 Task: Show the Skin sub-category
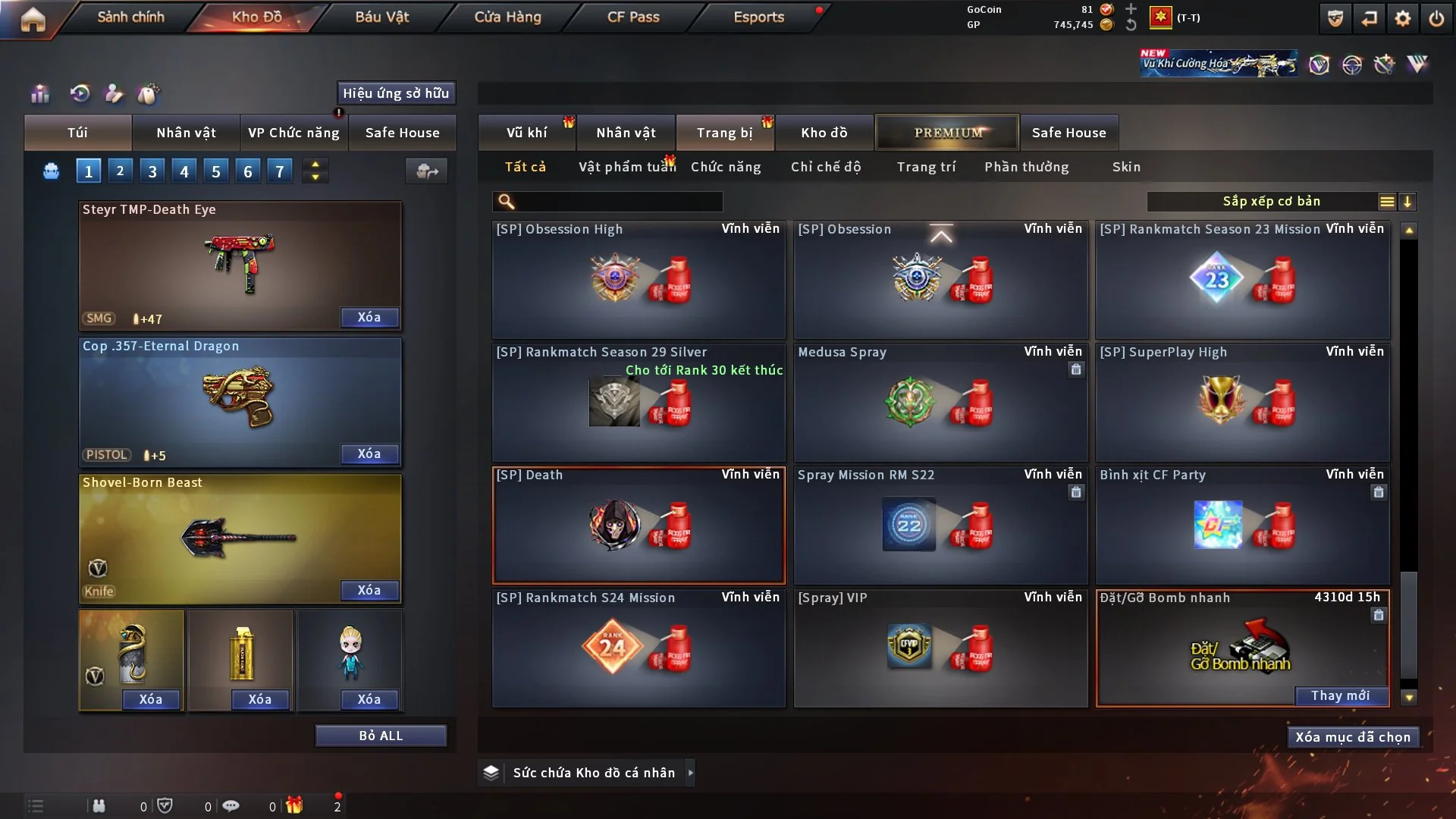1126,167
